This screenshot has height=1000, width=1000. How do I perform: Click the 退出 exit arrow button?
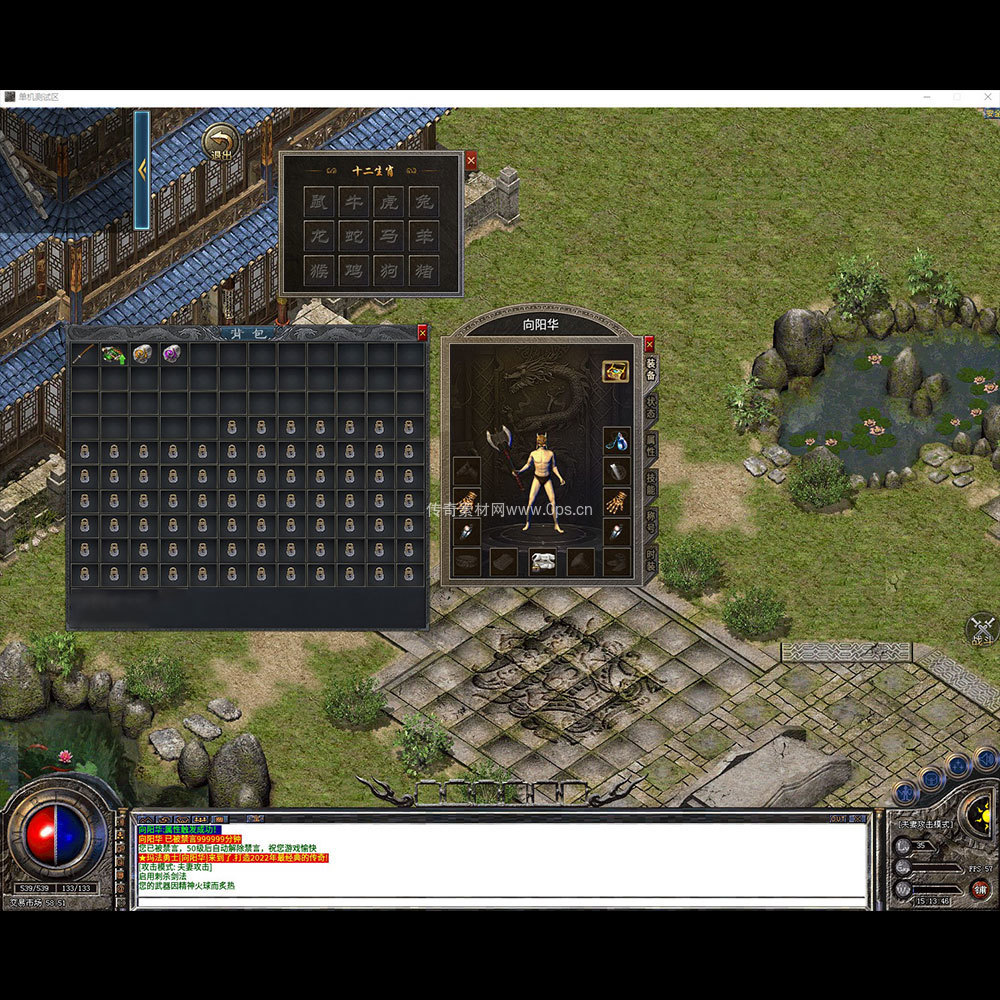(219, 143)
